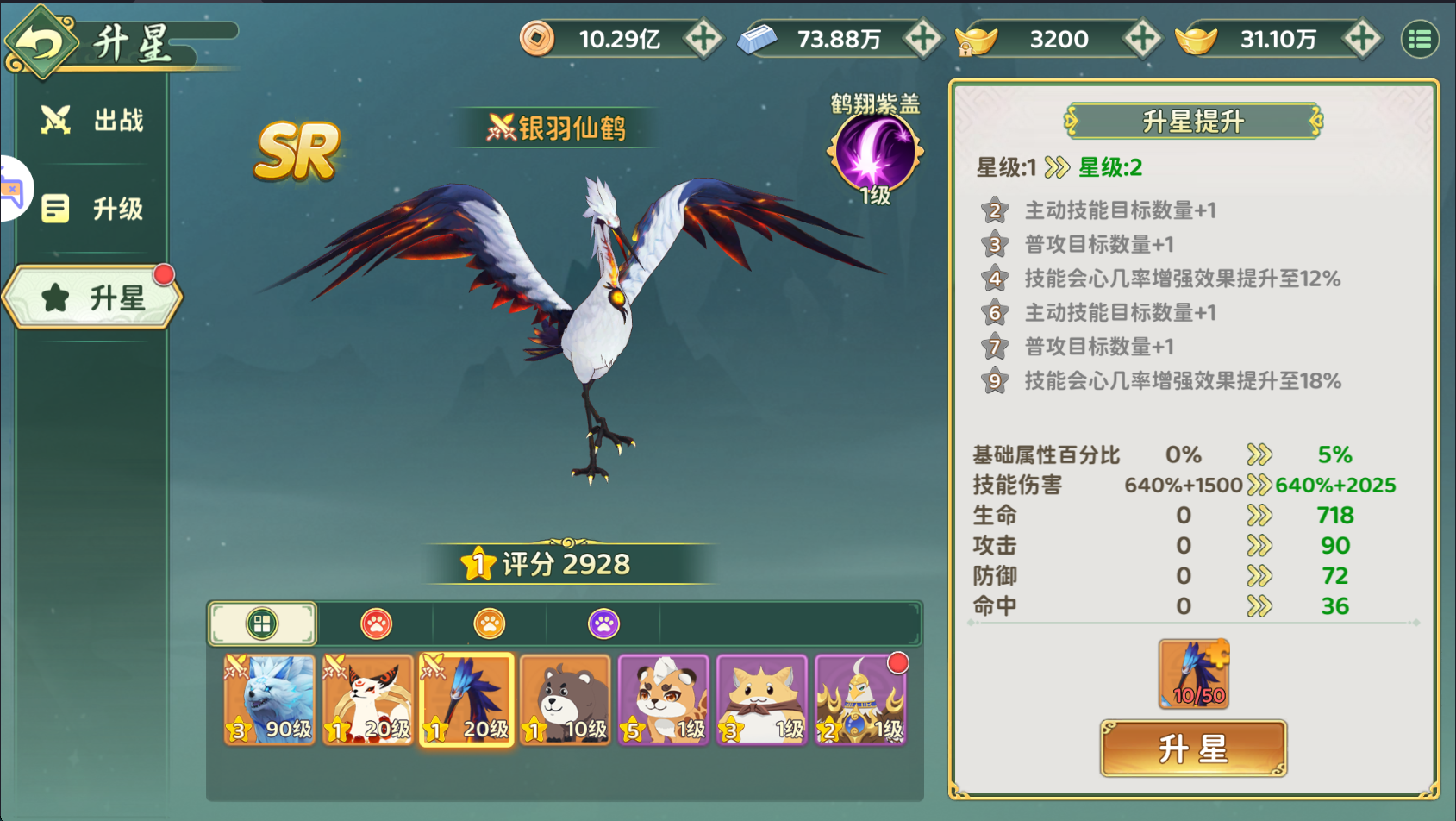Screen dimensions: 1456x821
Task: Choose the level 10 brown bear pet
Action: [x=566, y=699]
